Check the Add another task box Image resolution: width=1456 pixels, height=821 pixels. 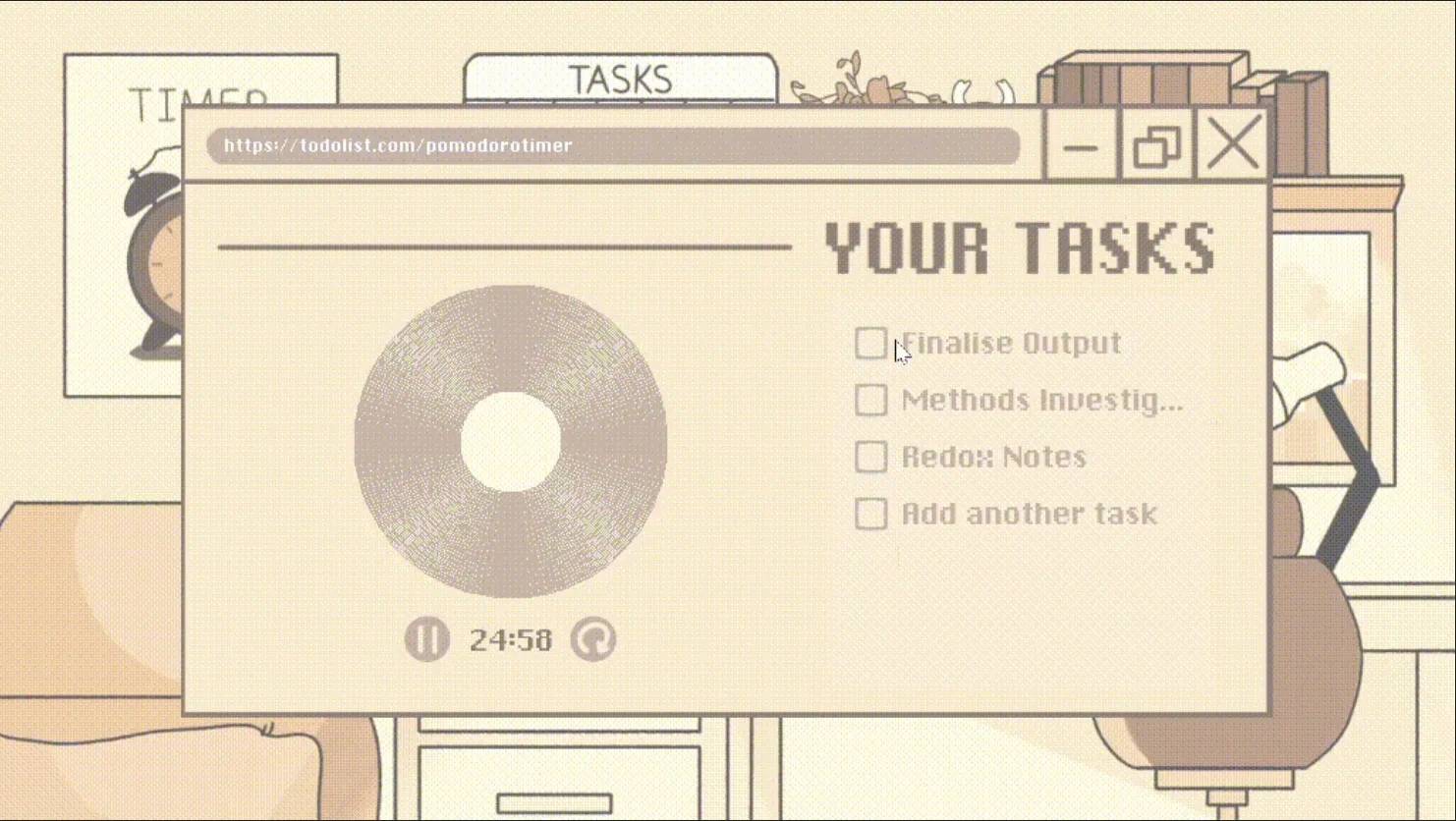tap(870, 514)
